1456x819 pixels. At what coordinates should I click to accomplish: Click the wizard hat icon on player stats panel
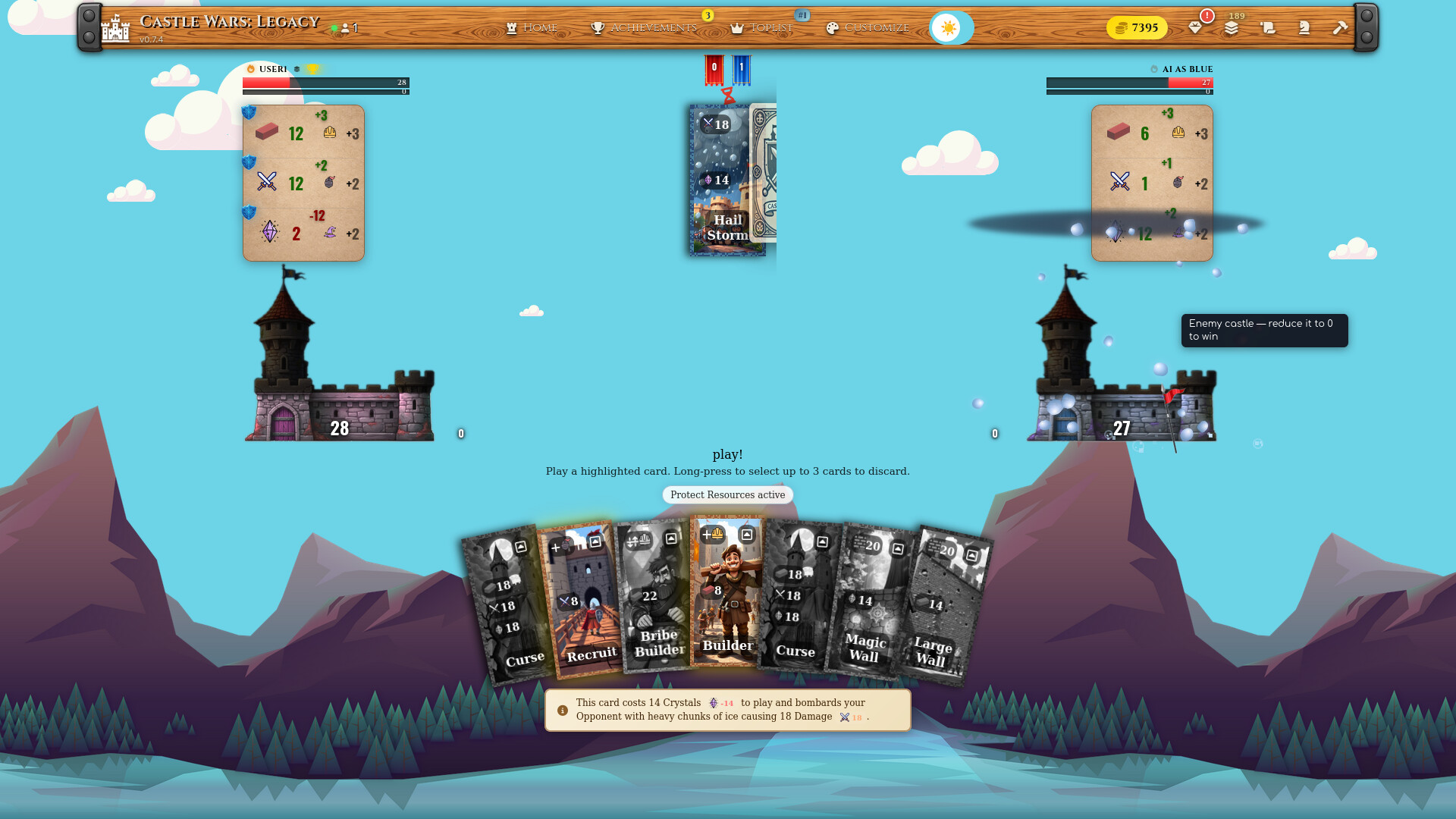(x=330, y=234)
